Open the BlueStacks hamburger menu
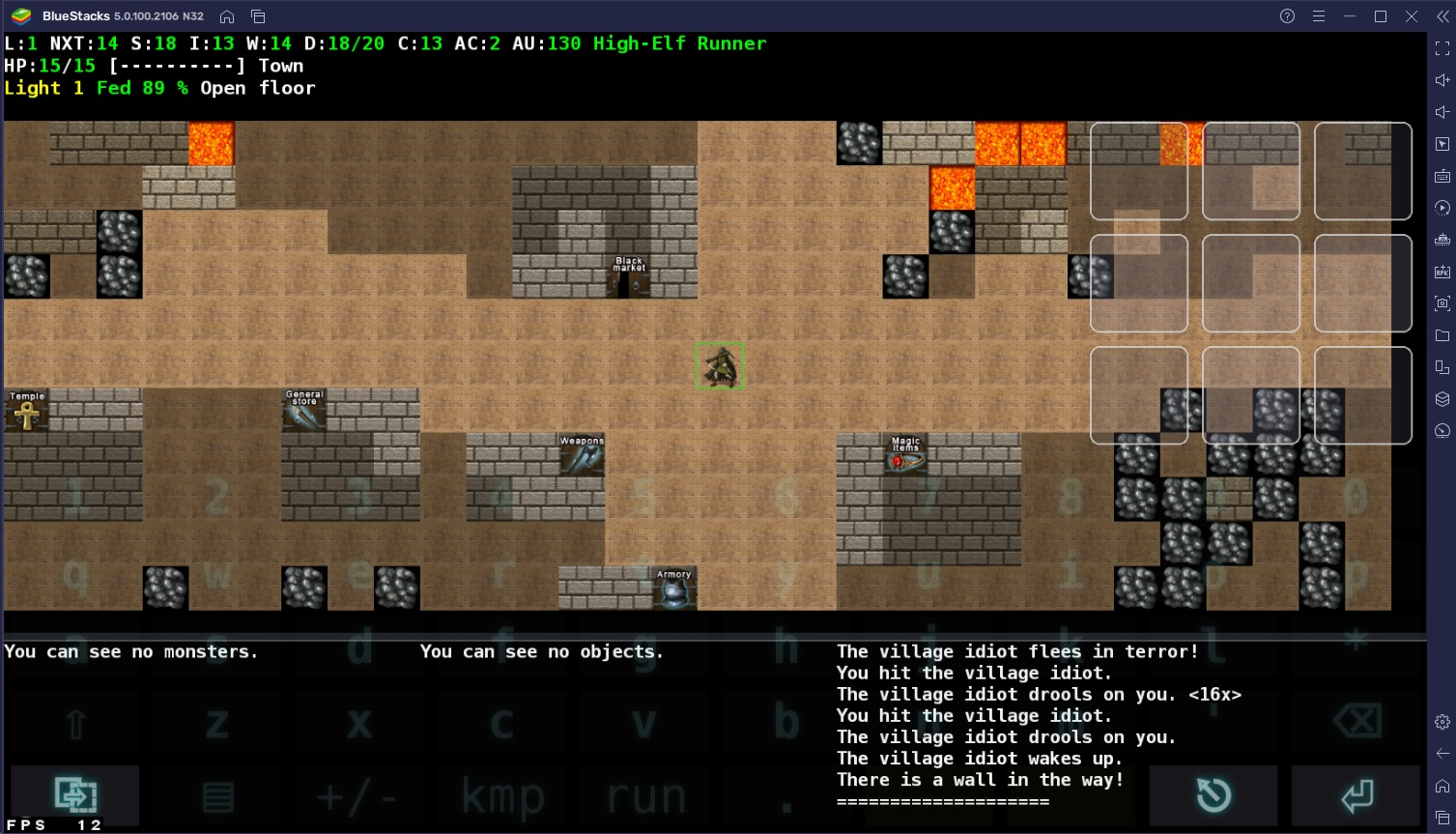1456x834 pixels. coord(1318,16)
